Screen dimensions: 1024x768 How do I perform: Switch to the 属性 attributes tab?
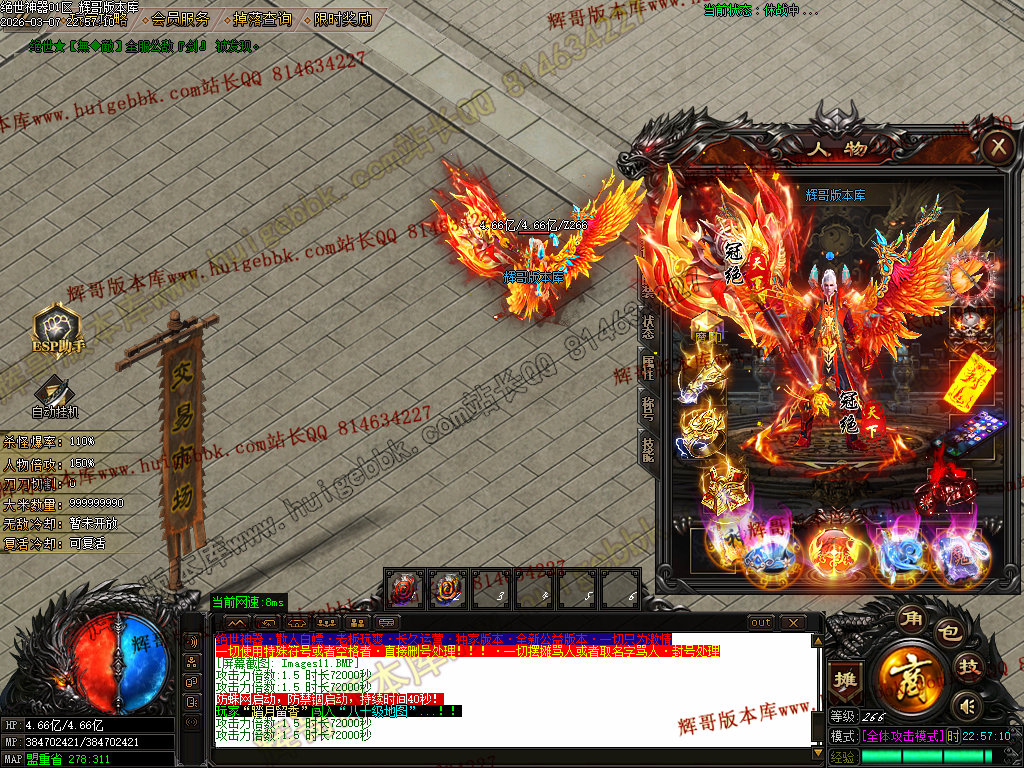pos(648,366)
